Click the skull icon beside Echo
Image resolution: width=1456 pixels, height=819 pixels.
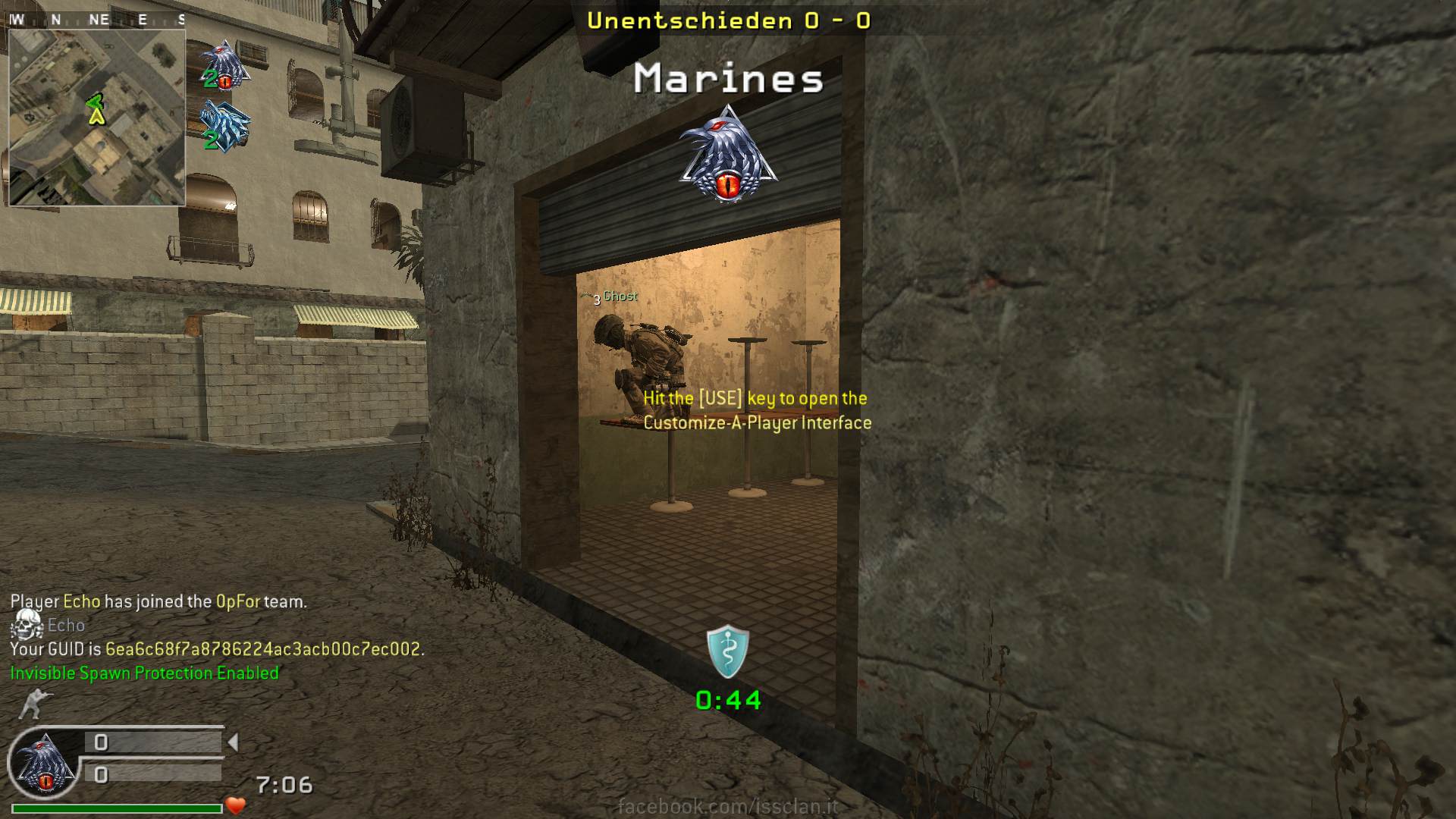(27, 624)
